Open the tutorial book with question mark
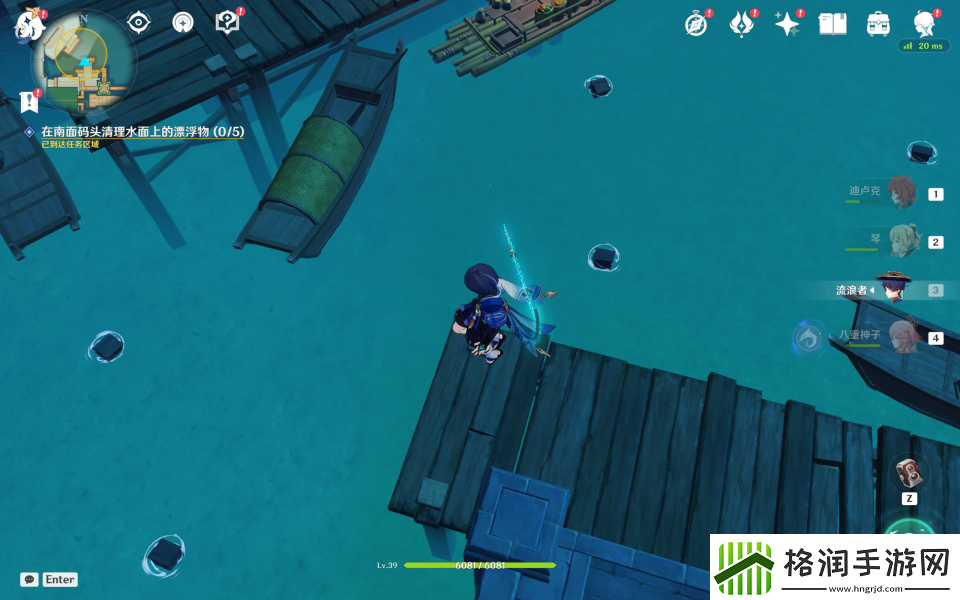 228,22
